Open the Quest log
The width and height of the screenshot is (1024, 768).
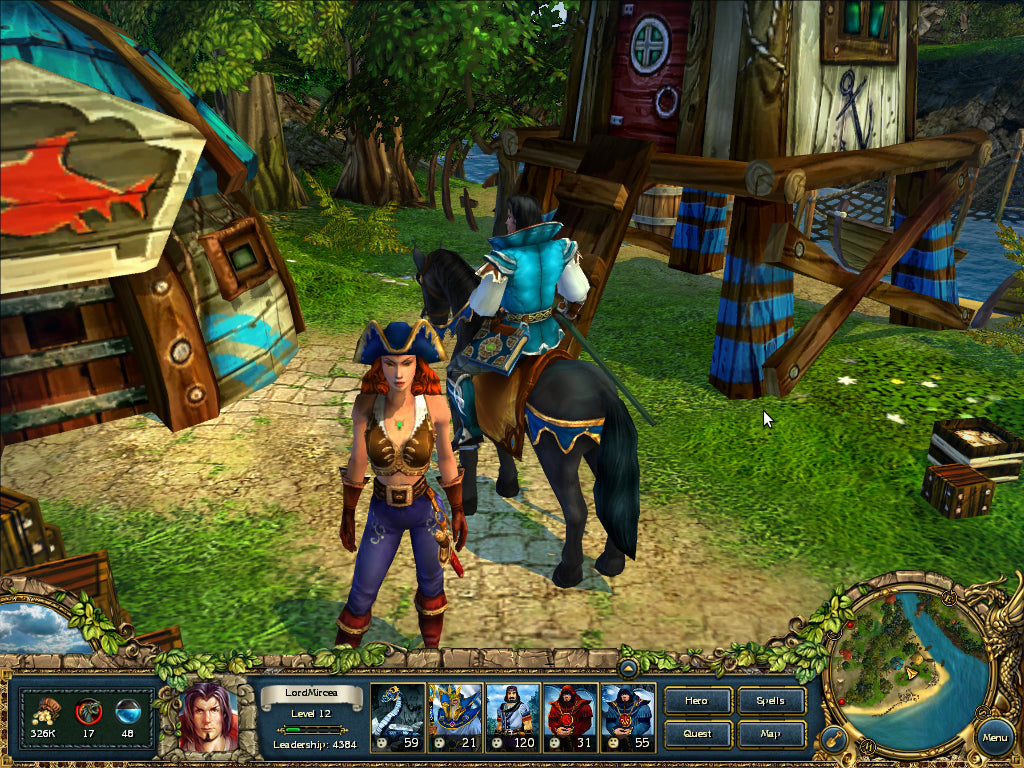(697, 734)
